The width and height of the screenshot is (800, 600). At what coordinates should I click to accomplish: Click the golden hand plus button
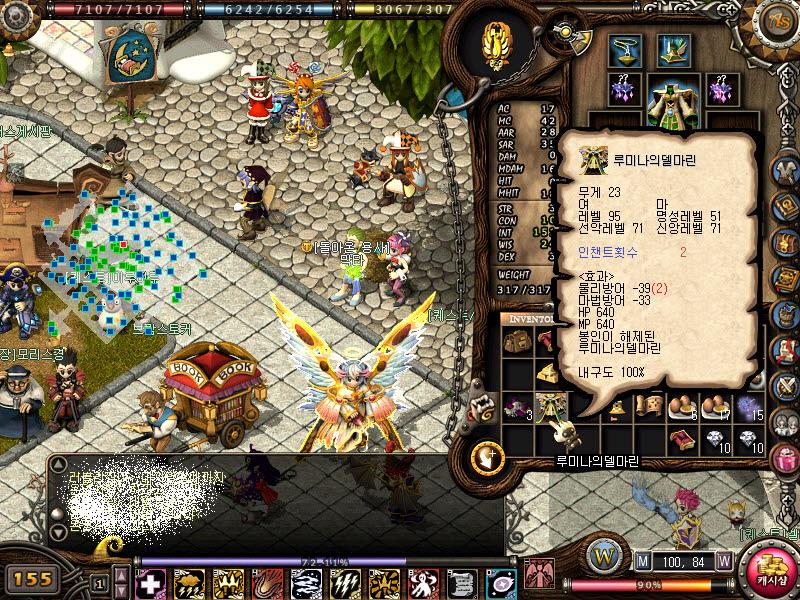[x=488, y=458]
